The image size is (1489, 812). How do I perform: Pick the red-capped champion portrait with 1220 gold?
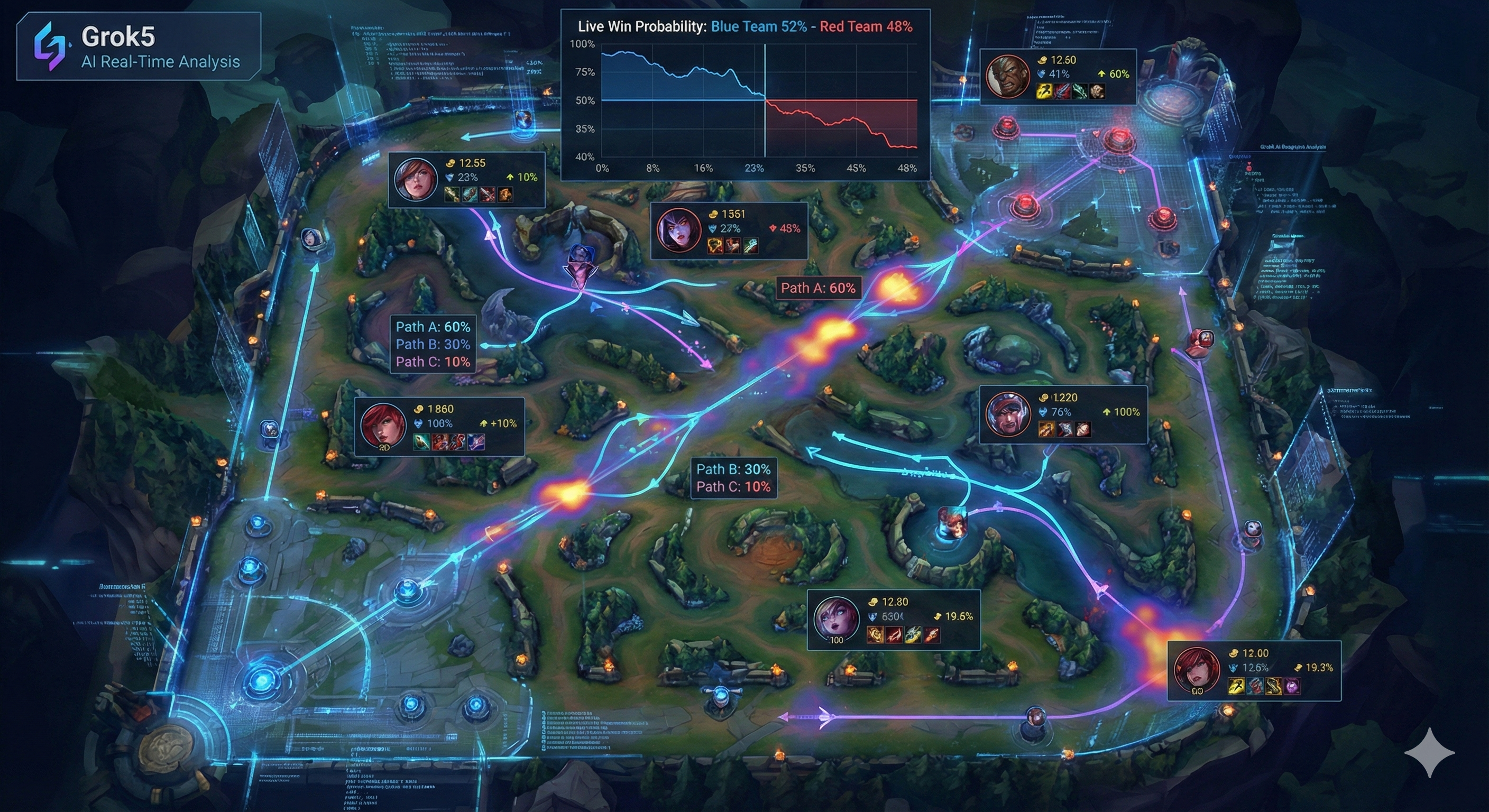(1008, 414)
